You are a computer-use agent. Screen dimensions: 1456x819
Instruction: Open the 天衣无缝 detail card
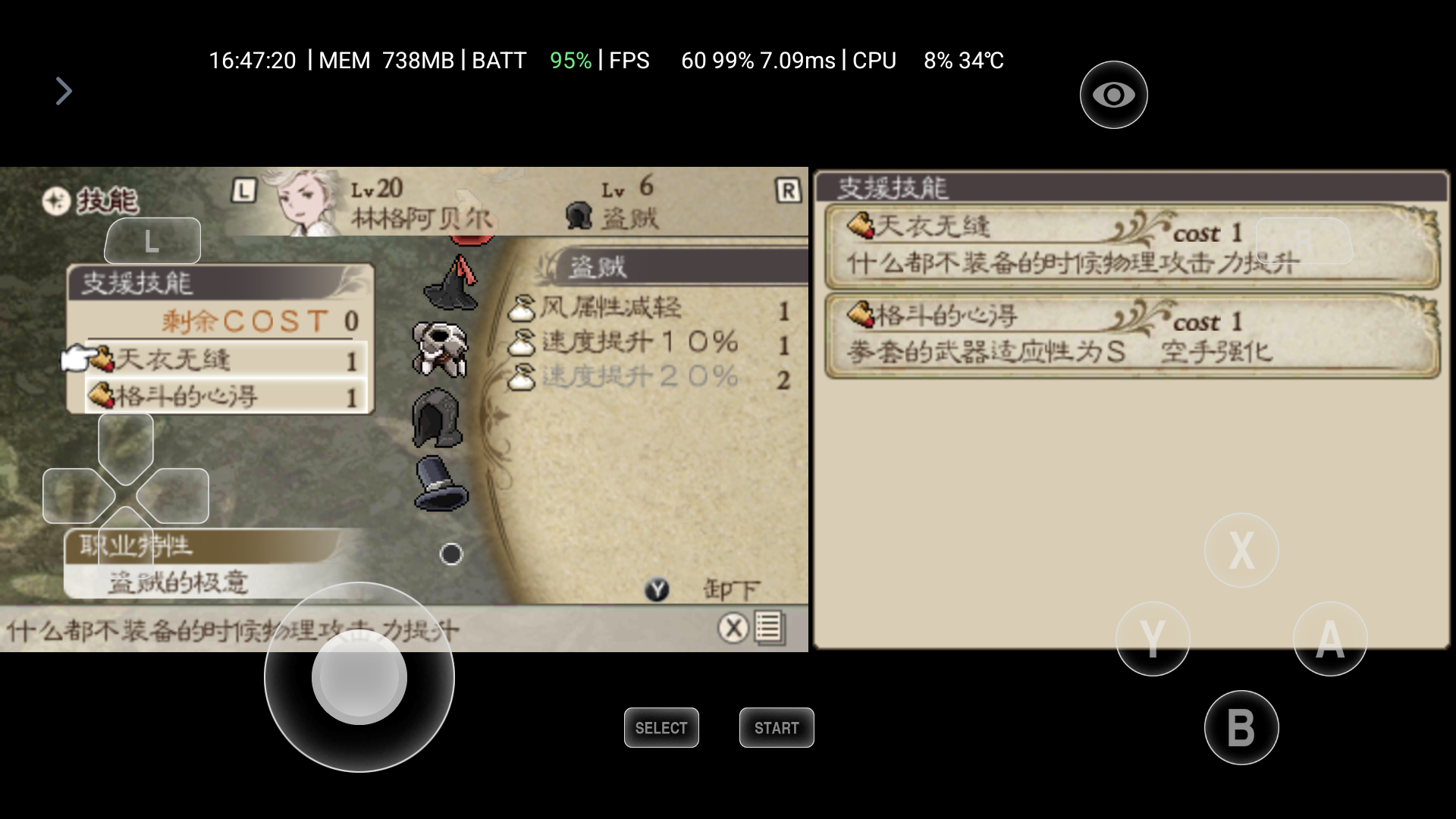pyautogui.click(x=1131, y=247)
